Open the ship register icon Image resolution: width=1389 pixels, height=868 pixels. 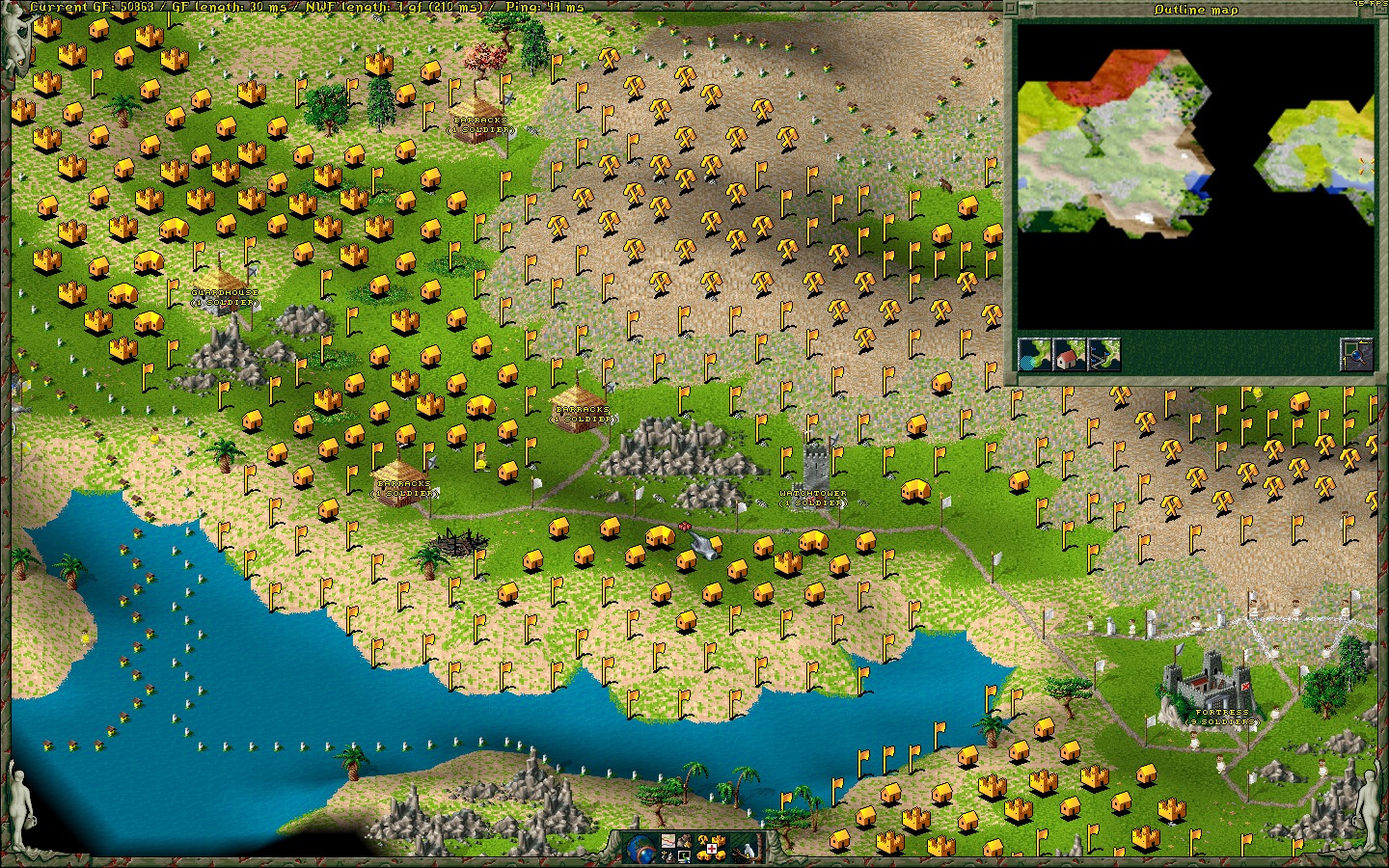[667, 856]
